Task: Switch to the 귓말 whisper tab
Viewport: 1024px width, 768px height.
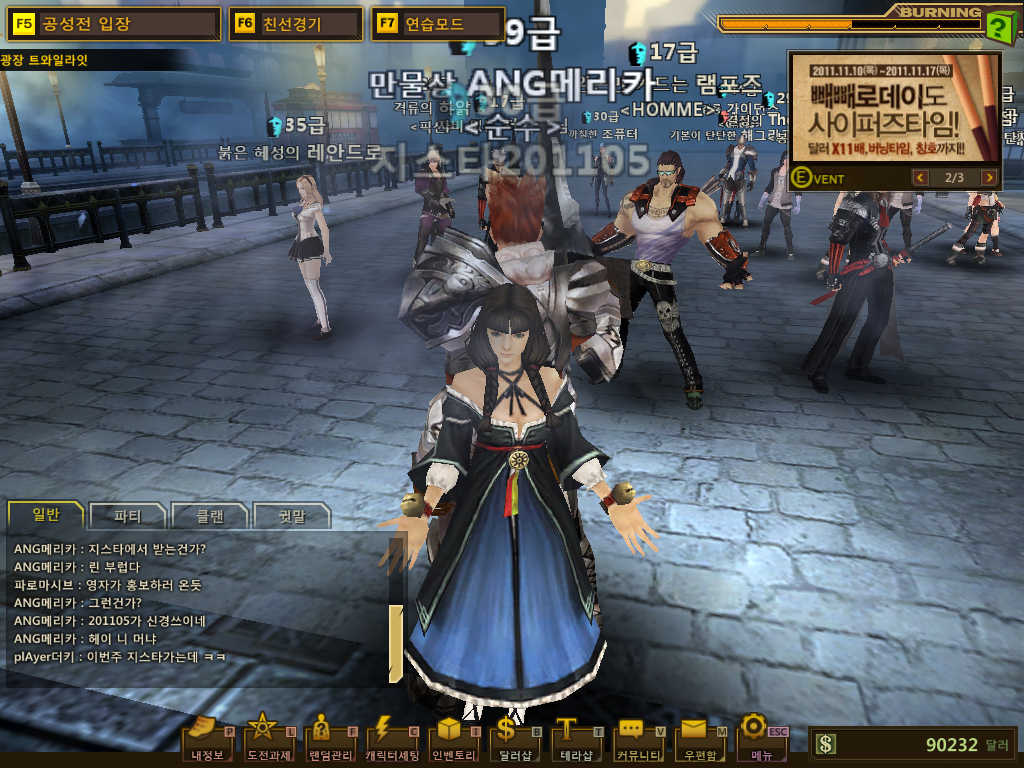Action: click(x=292, y=517)
